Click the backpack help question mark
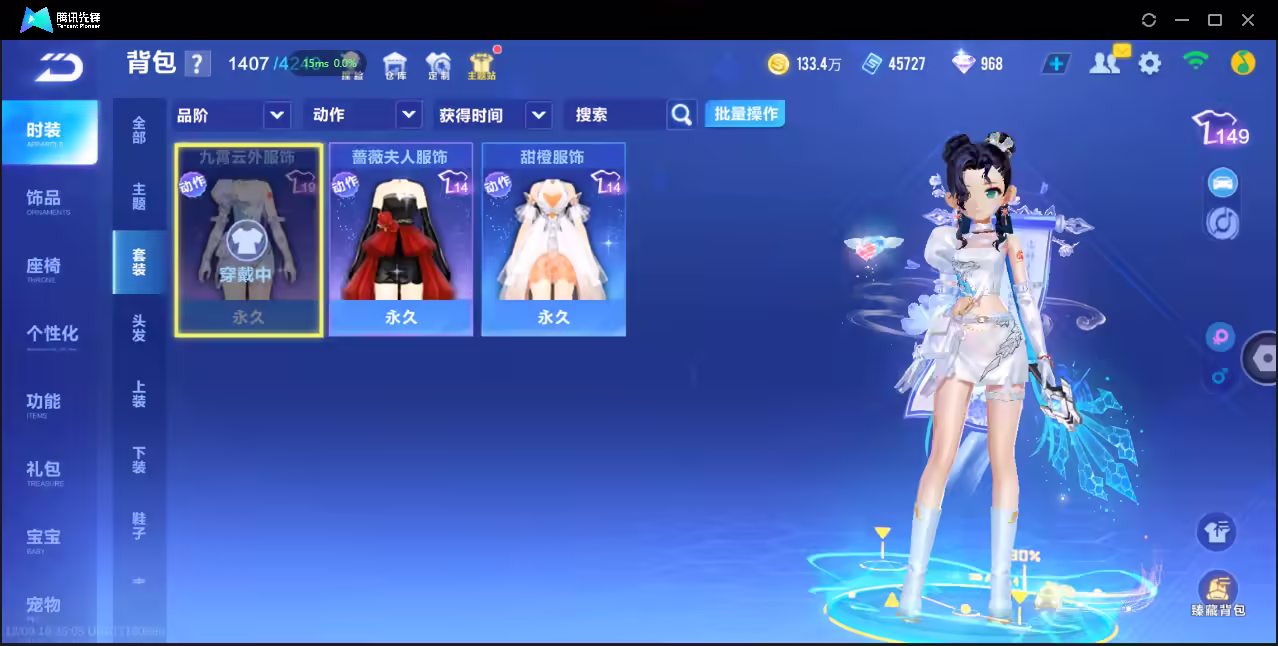Image resolution: width=1278 pixels, height=646 pixels. pos(197,64)
